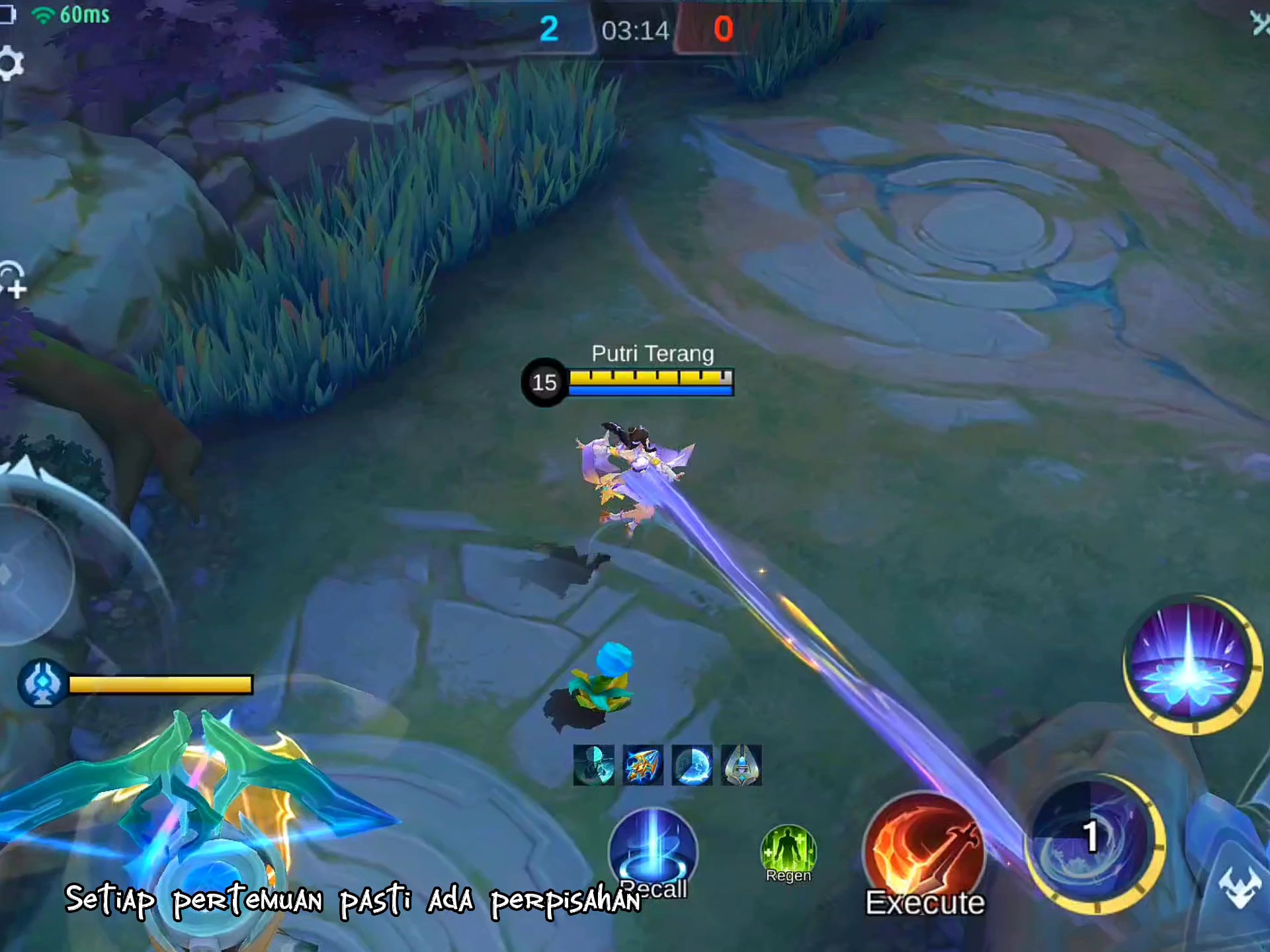Select the winged helmet item icon
1270x952 pixels.
coord(741,766)
